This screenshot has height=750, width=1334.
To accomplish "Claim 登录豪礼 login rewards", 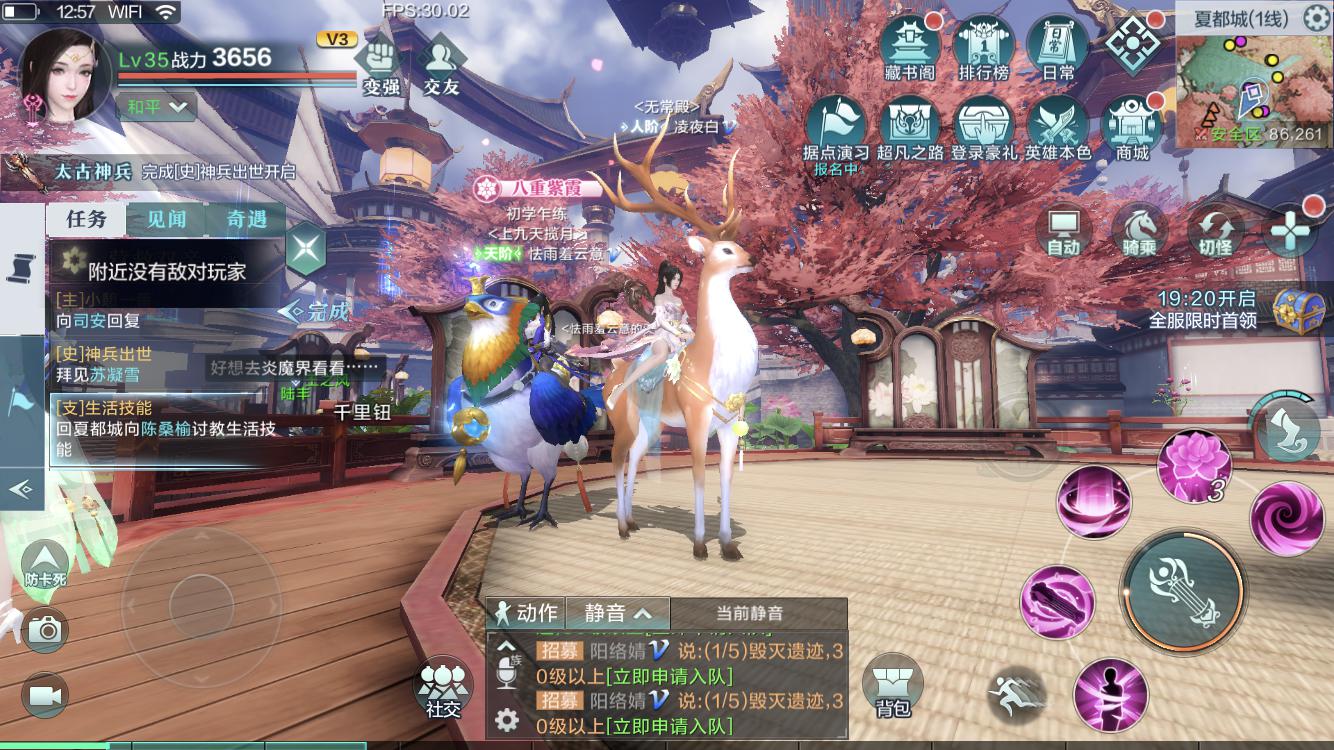I will (x=984, y=127).
